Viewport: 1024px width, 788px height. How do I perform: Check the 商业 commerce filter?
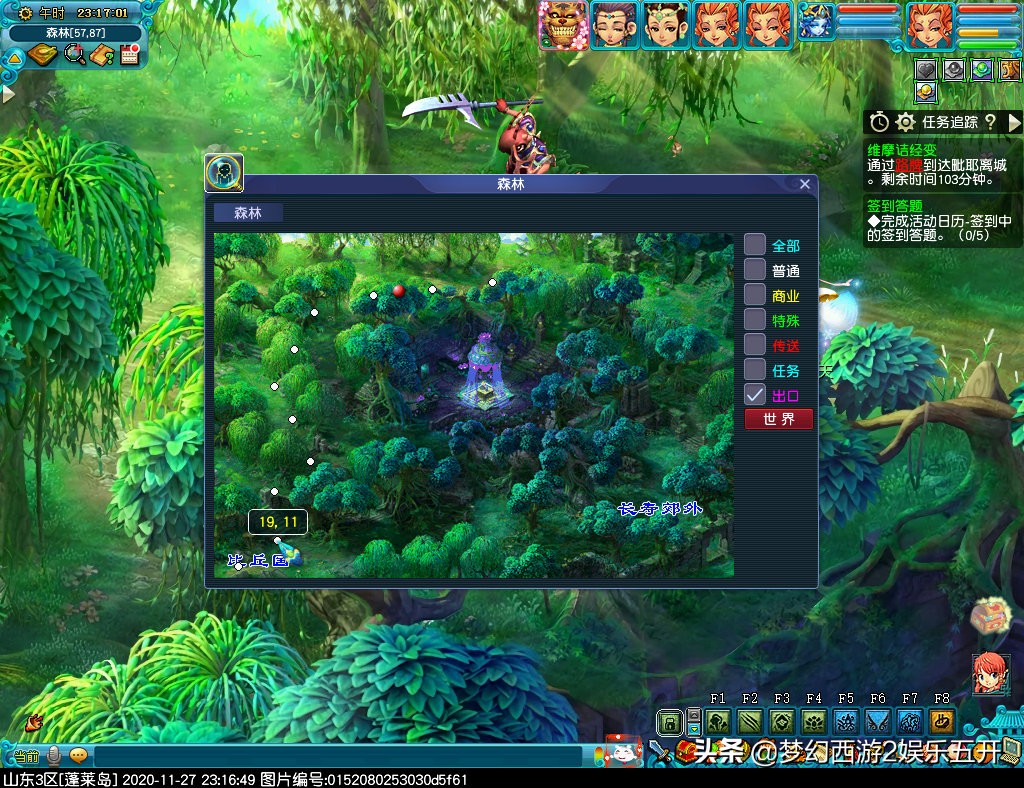coord(755,295)
